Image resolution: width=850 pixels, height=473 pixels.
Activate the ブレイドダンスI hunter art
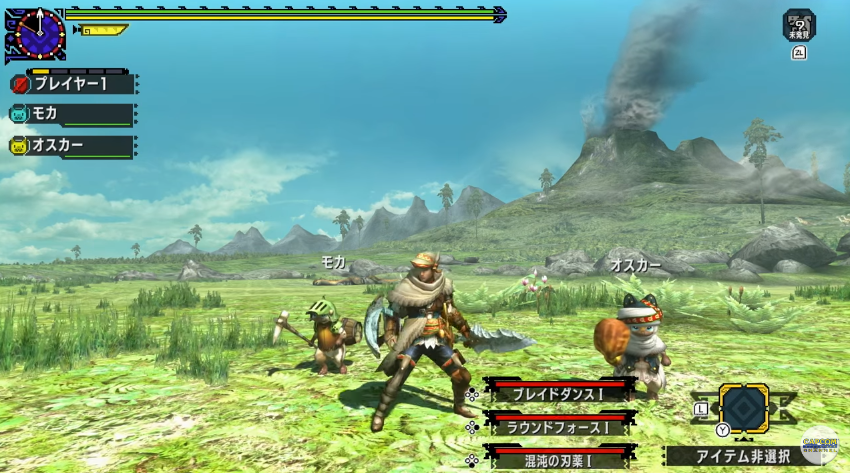click(558, 392)
